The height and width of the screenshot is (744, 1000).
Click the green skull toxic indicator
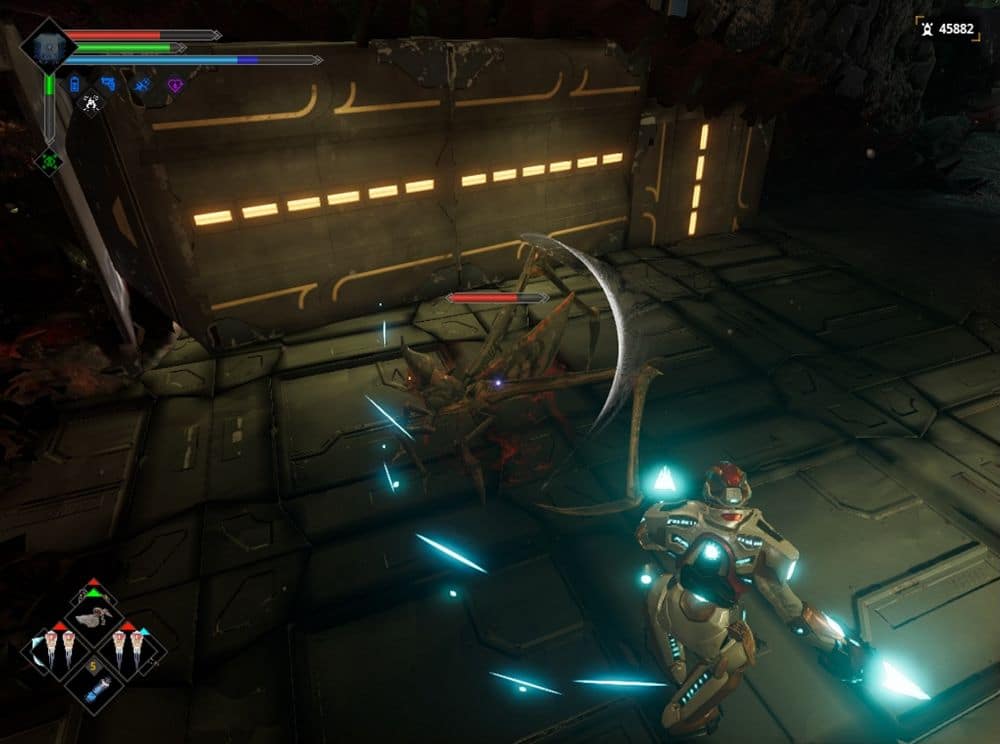click(x=48, y=160)
